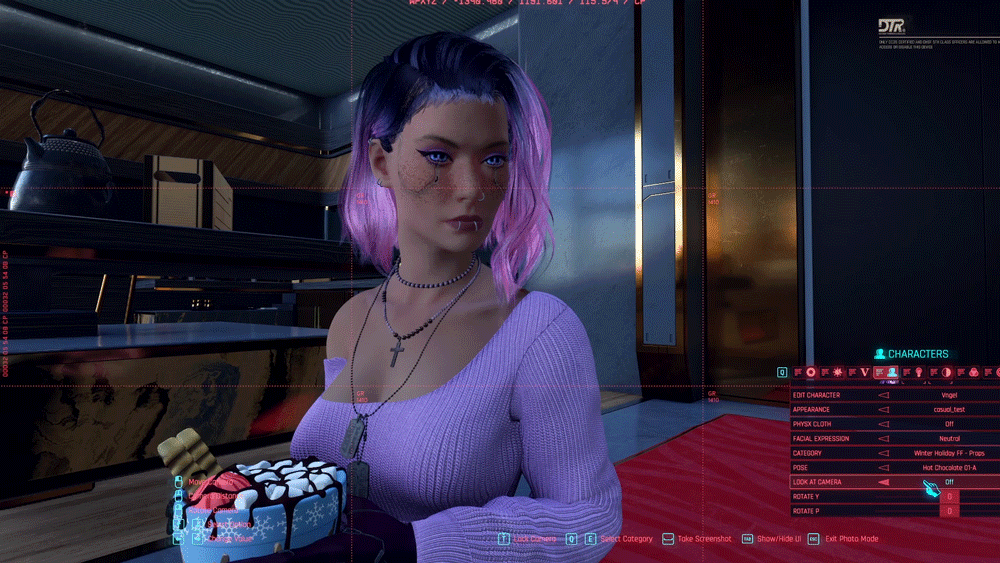Select the V pose tab
1000x563 pixels.
[865, 373]
